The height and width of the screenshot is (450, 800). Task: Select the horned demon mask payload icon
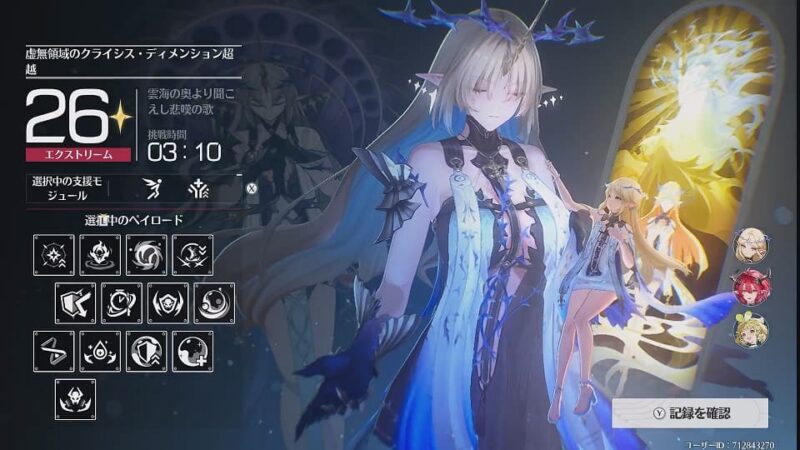(76, 398)
